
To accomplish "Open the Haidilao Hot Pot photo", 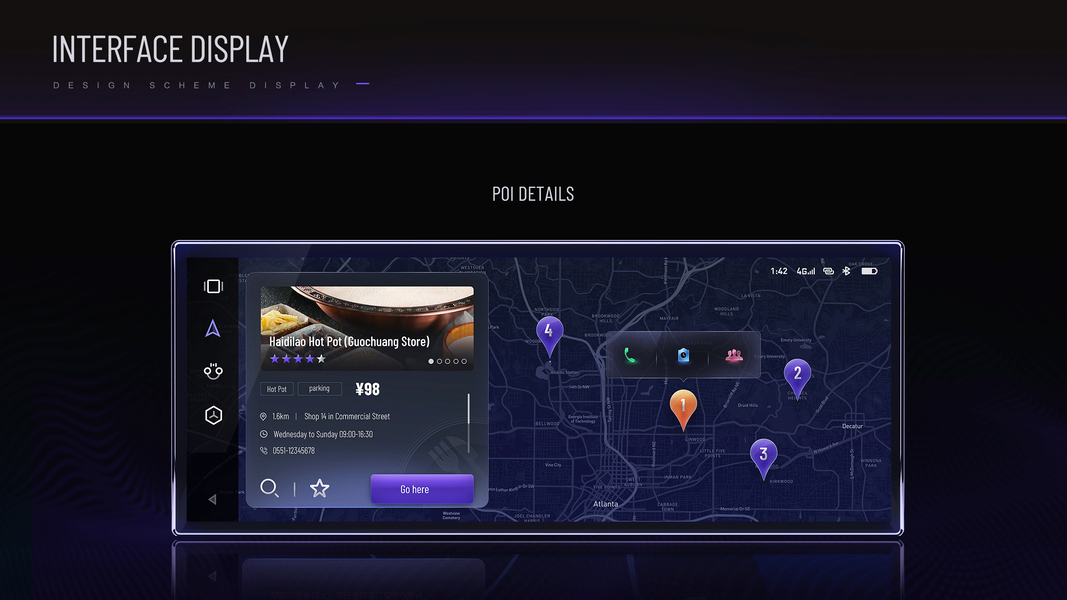I will pyautogui.click(x=367, y=313).
